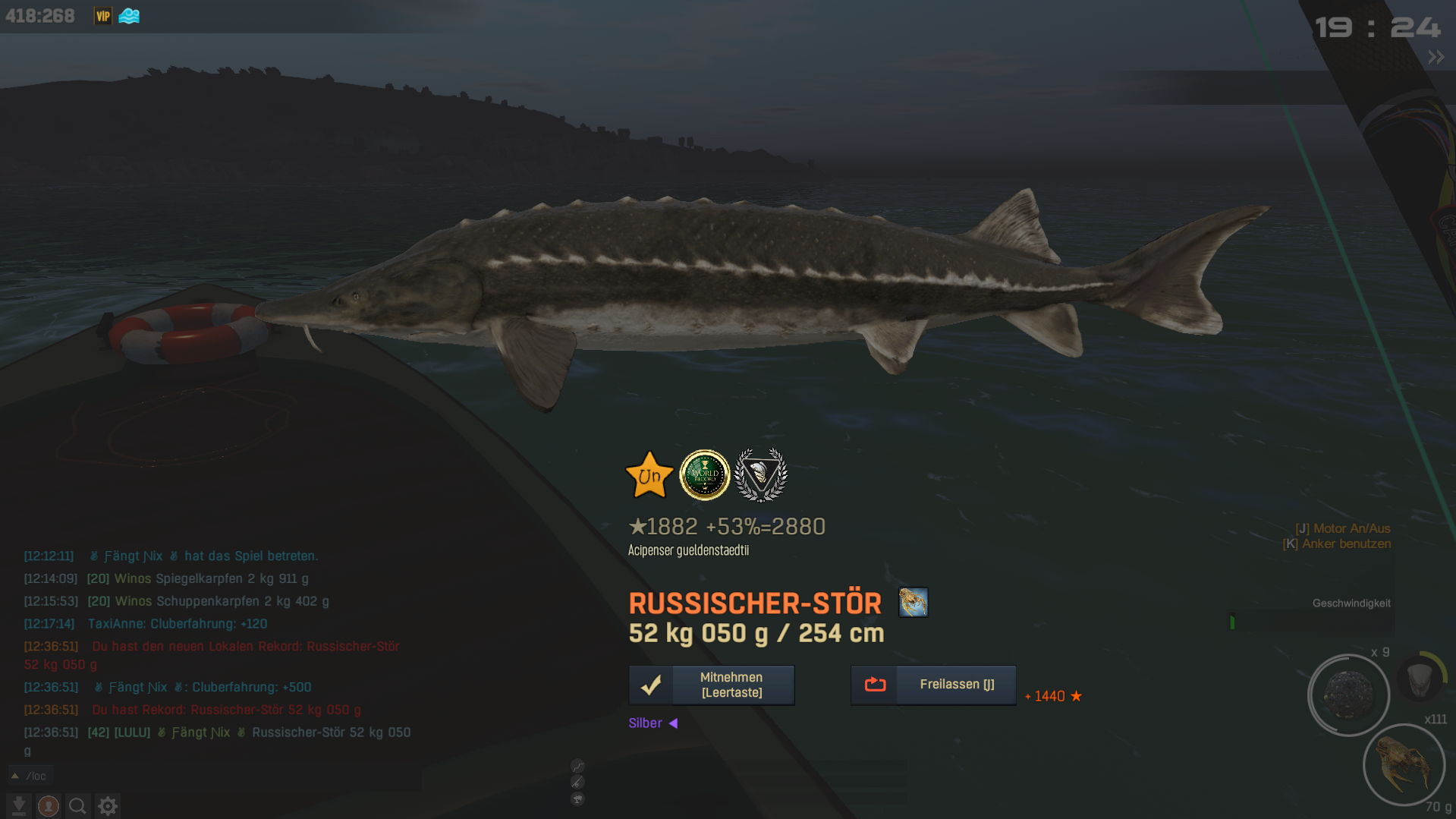Click the download arrow icon below chat

pyautogui.click(x=19, y=805)
